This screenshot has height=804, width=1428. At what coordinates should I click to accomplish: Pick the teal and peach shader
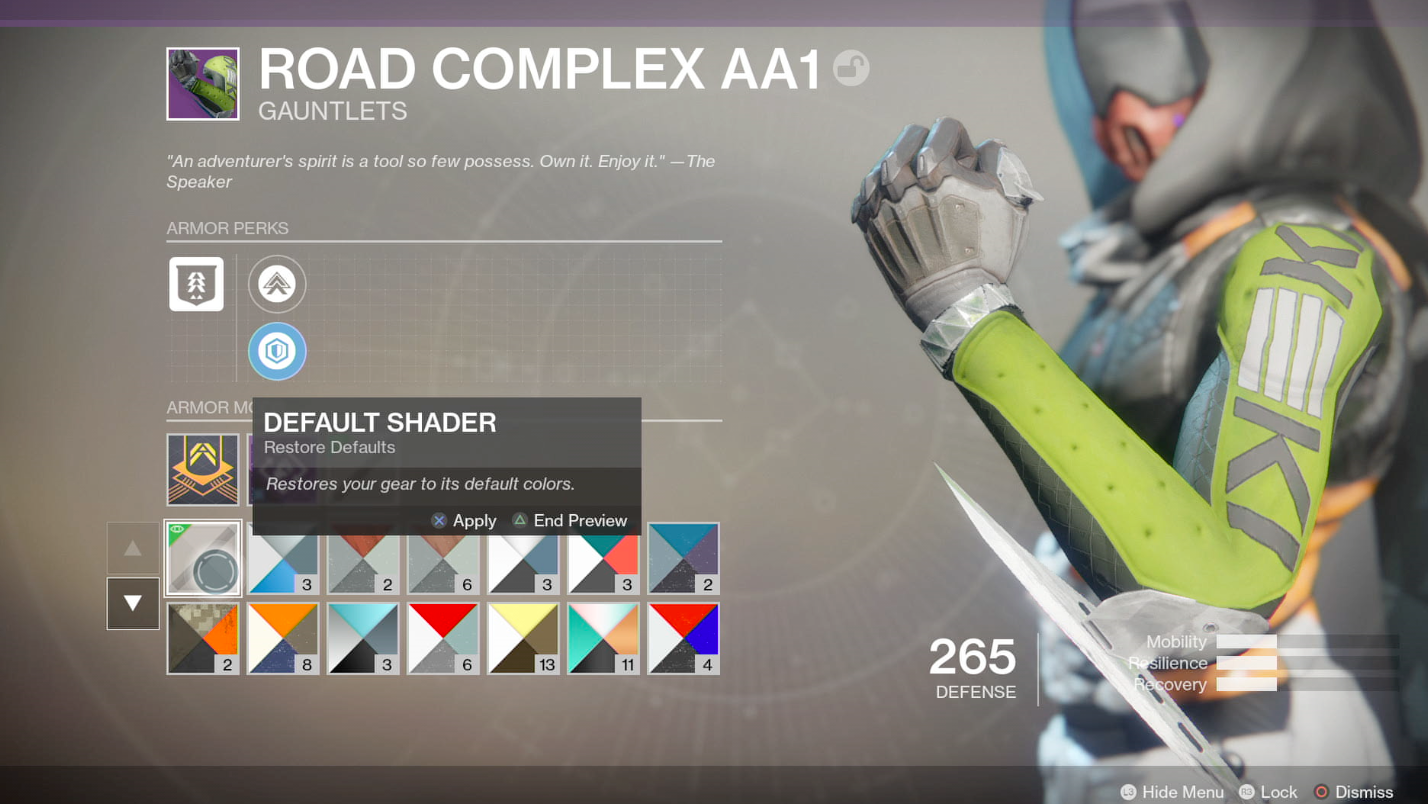point(603,638)
